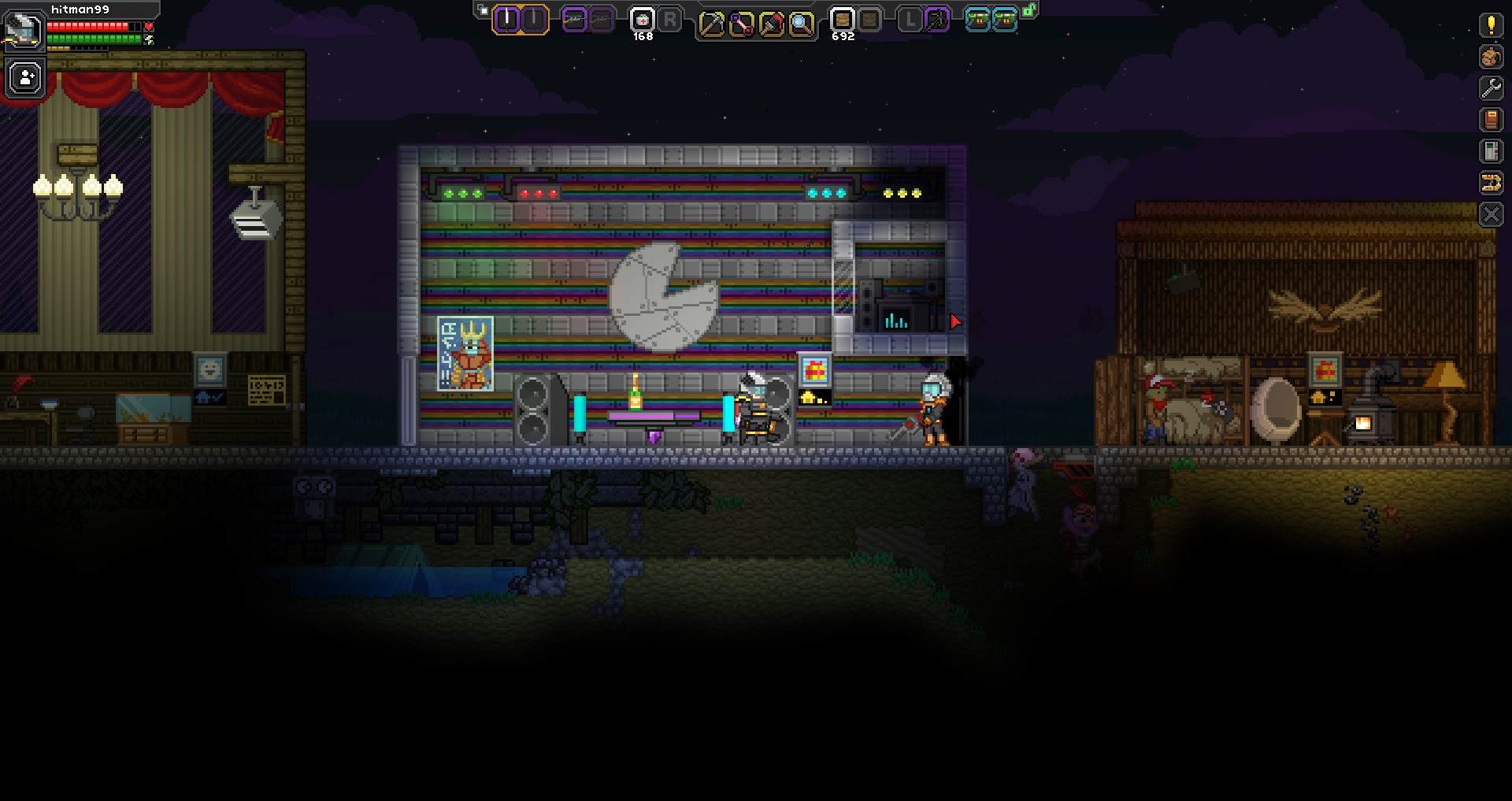This screenshot has width=1512, height=801.
Task: Open the inventory bag icon
Action: click(1492, 55)
